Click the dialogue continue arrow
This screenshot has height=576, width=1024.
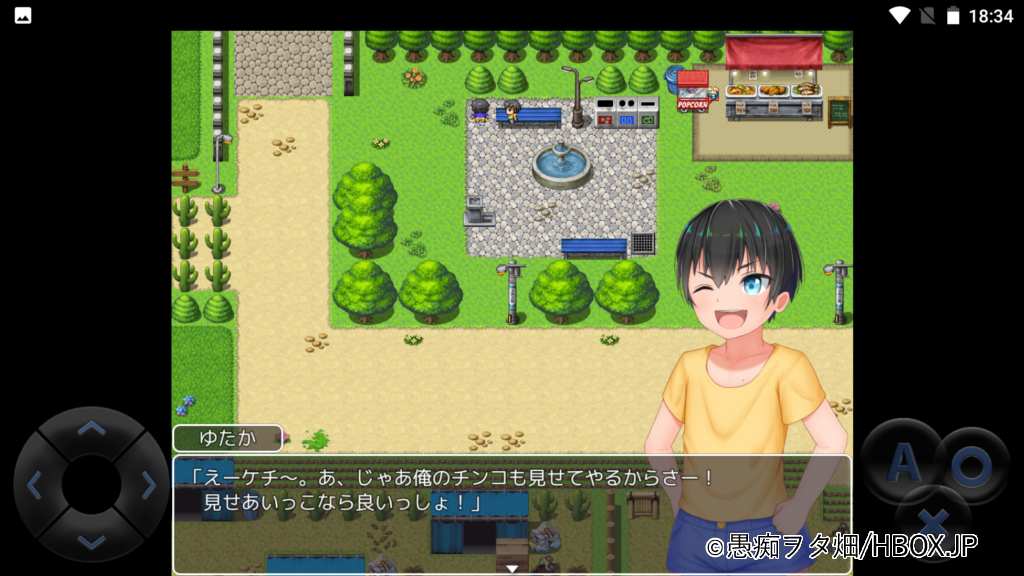pyautogui.click(x=512, y=568)
